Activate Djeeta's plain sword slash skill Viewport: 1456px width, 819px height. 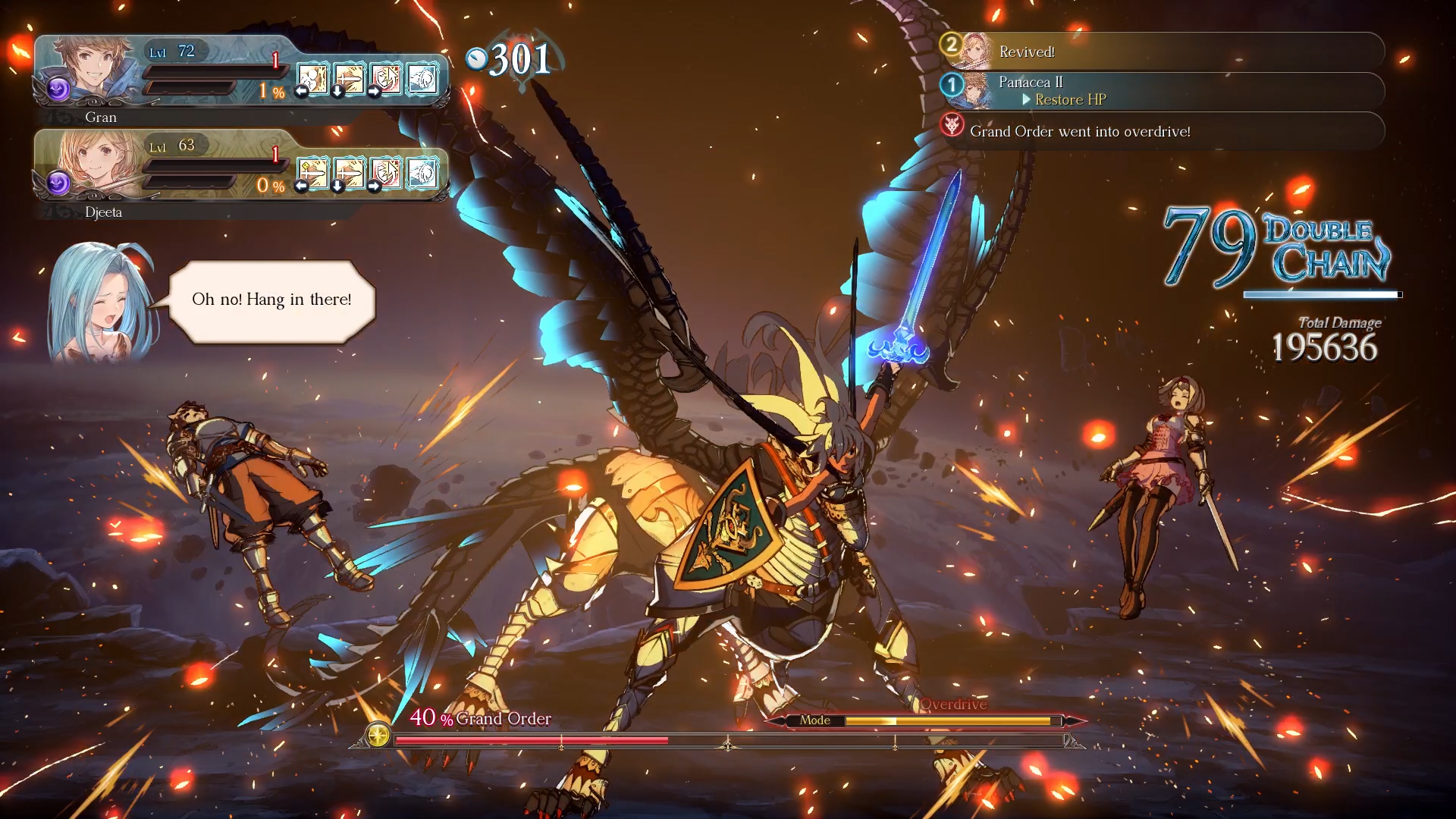[349, 174]
